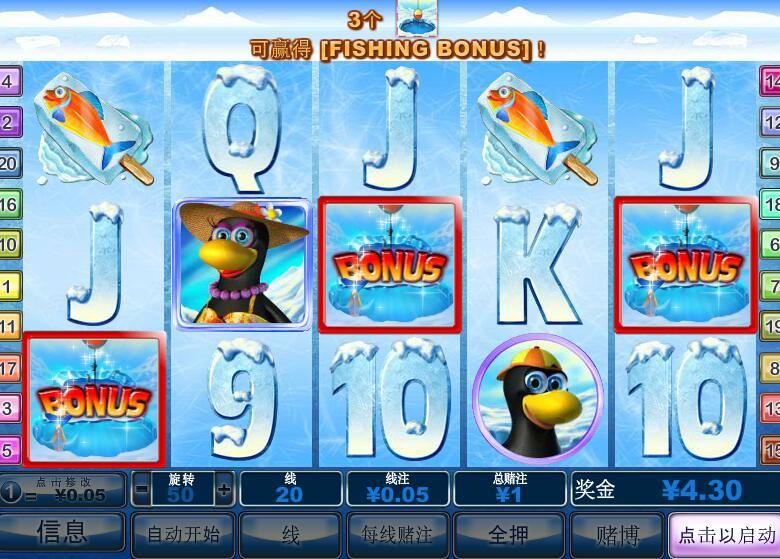The width and height of the screenshot is (780, 559).
Task: Select payline 4 marker
Action: pyautogui.click(x=8, y=81)
